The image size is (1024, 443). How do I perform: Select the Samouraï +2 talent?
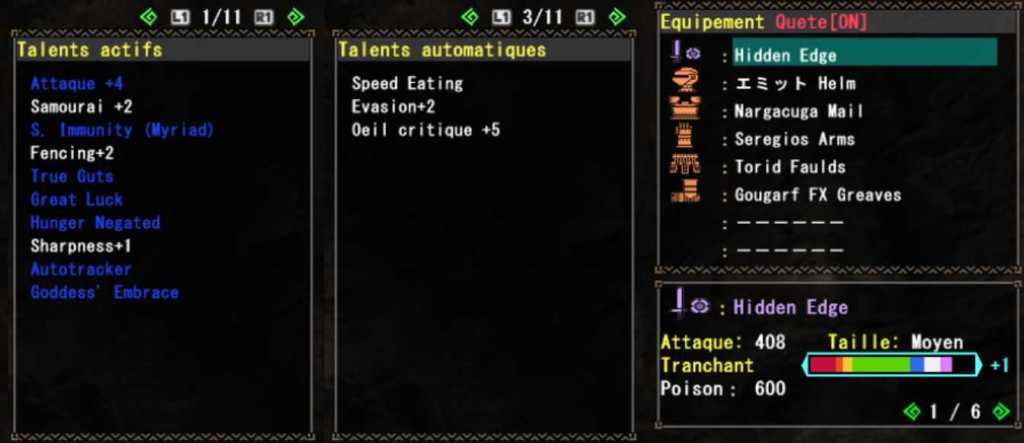(x=81, y=106)
